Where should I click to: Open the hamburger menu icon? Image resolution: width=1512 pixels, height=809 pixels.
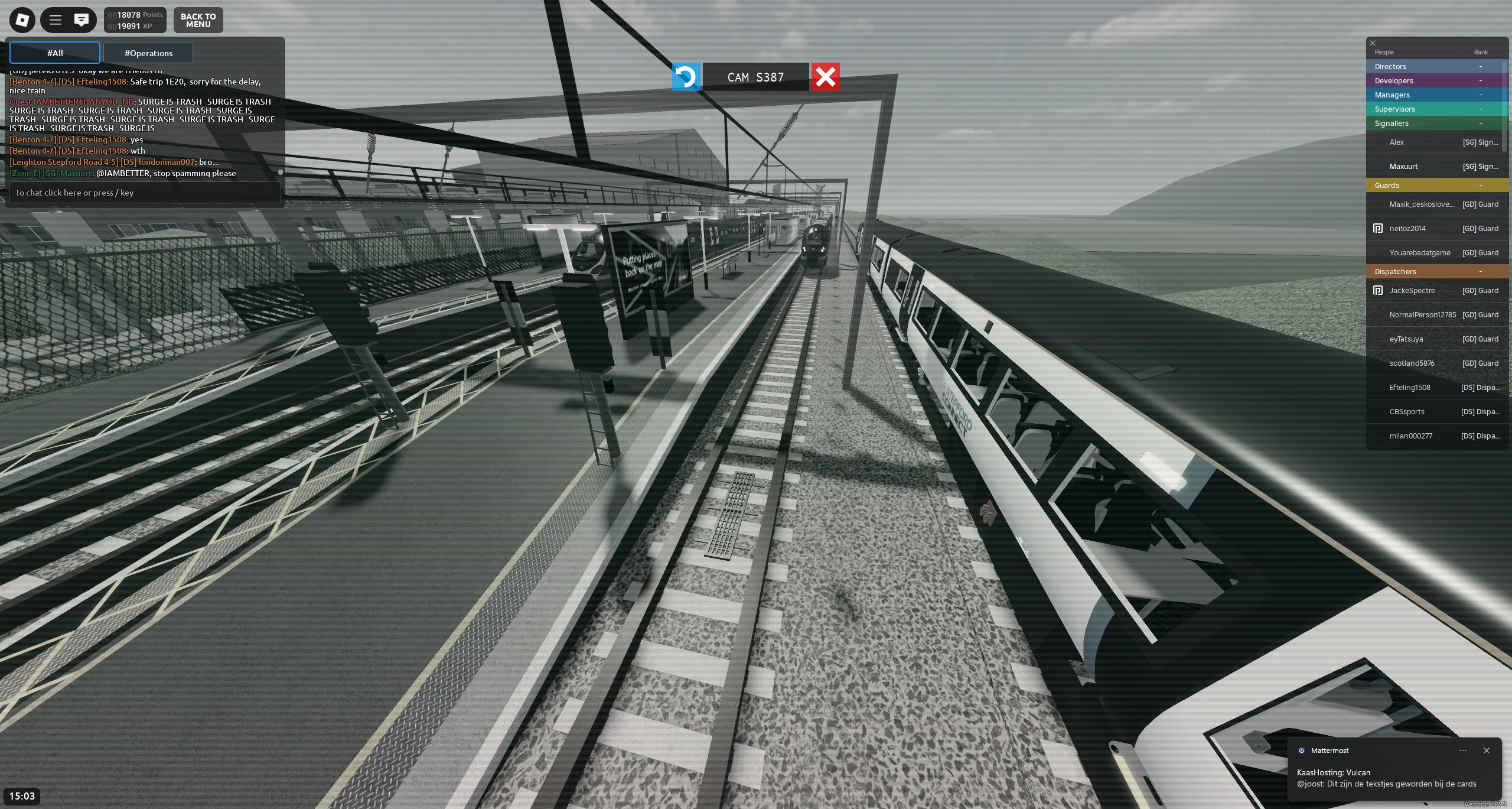point(56,20)
